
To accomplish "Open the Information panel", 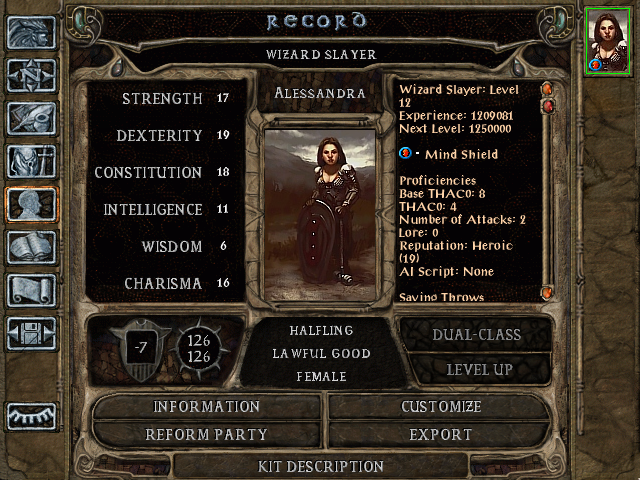I will 207,407.
